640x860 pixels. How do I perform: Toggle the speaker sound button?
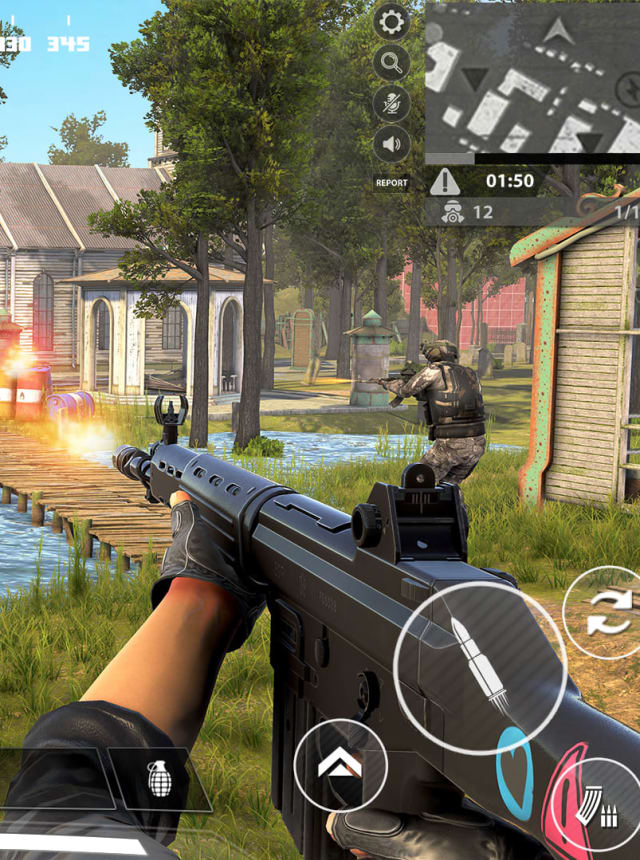[391, 145]
